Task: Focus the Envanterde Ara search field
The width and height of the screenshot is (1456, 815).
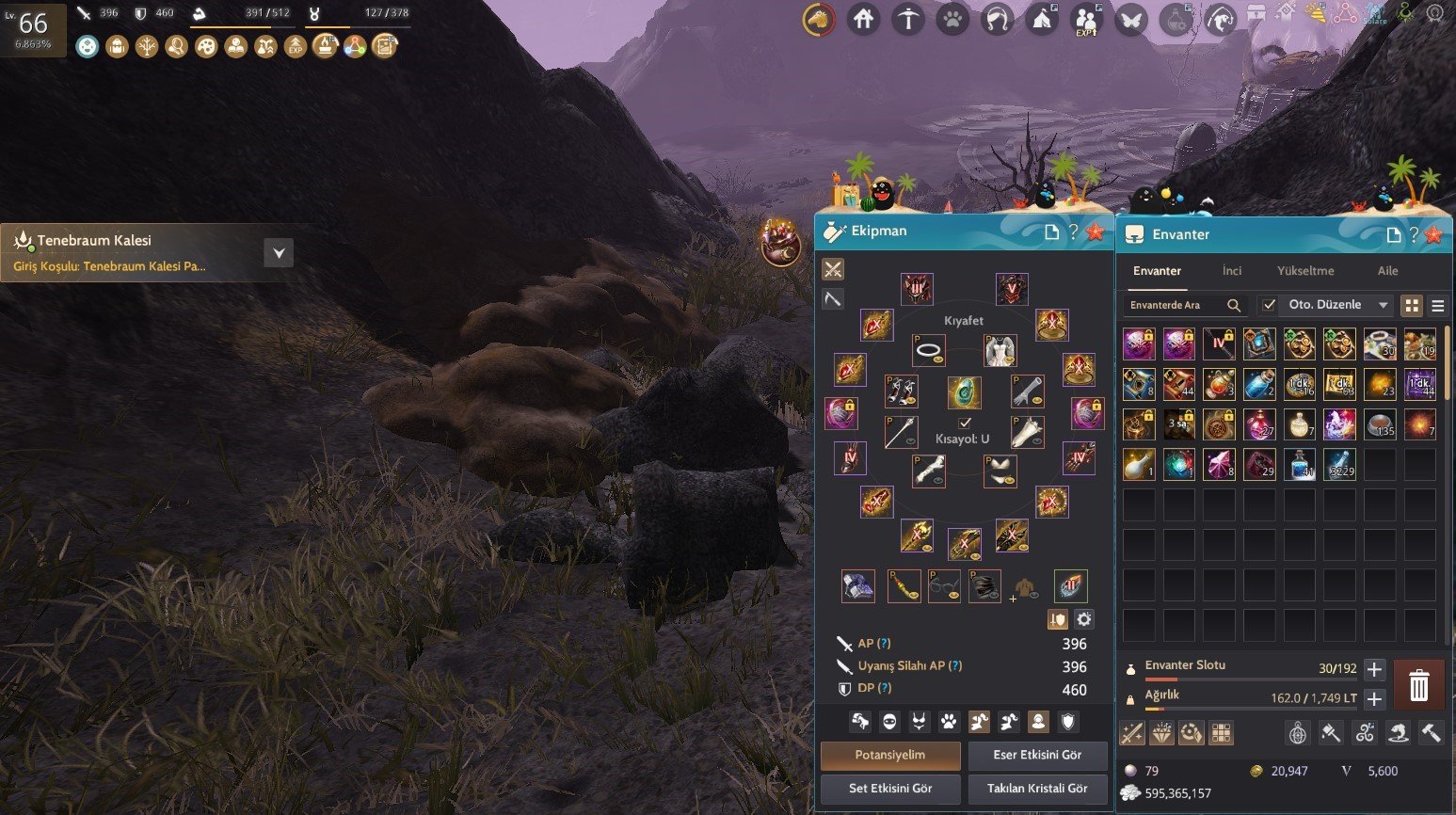Action: pyautogui.click(x=1176, y=305)
